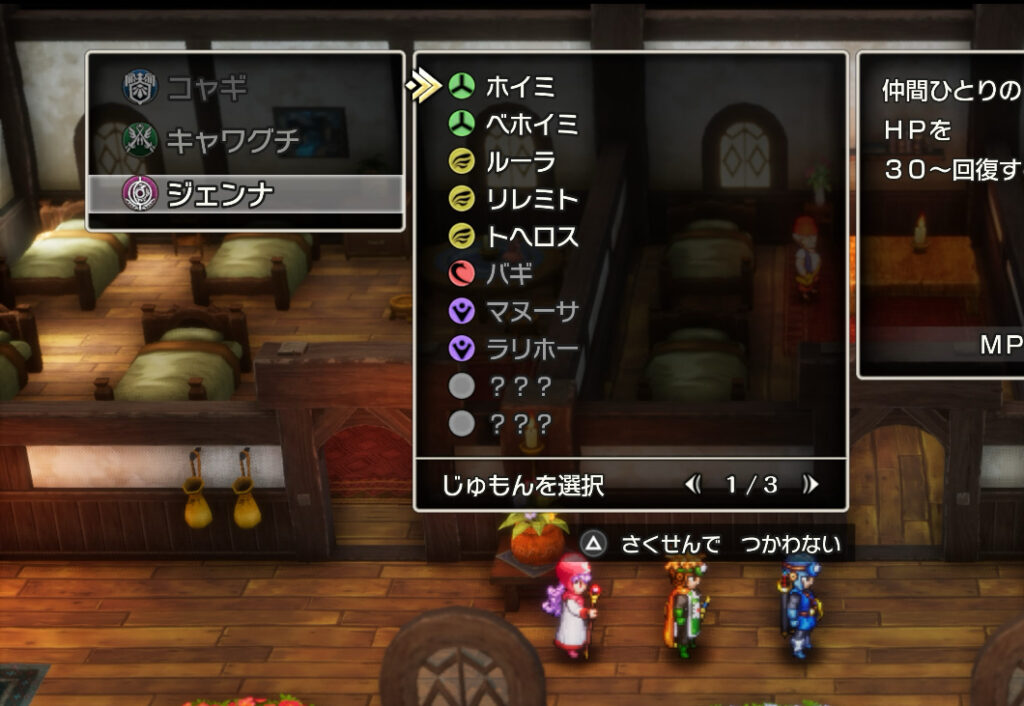1024x706 pixels.
Task: Pick the リレミト spell entry
Action: pyautogui.click(x=532, y=200)
